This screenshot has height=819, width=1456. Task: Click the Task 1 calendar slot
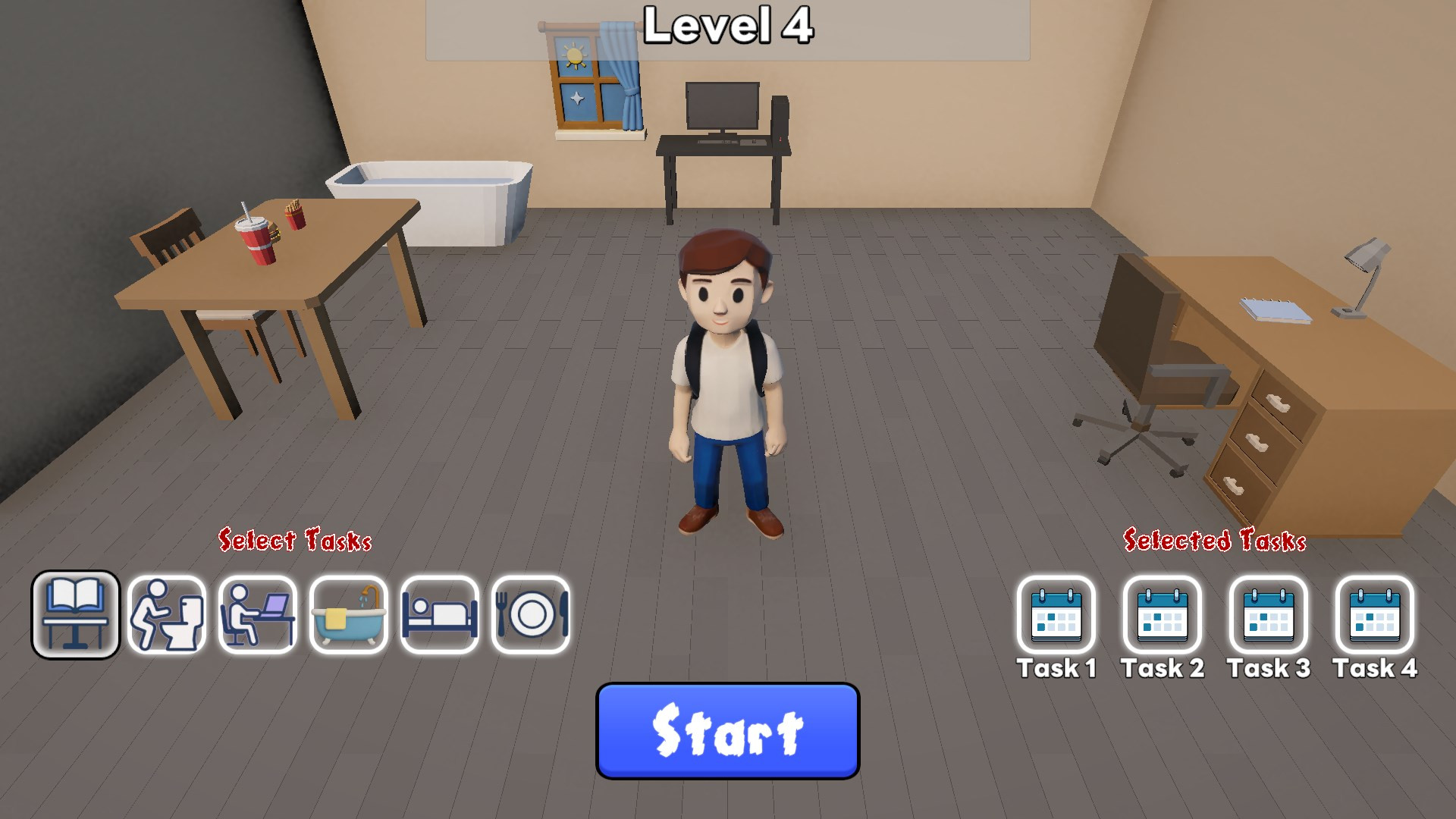[1056, 615]
